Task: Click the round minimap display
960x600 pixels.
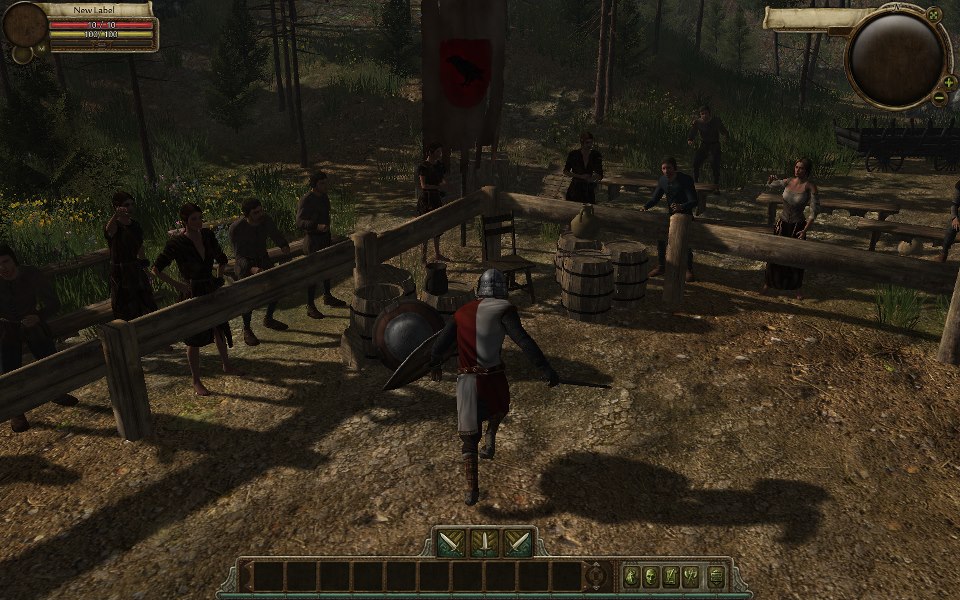Action: (896, 60)
